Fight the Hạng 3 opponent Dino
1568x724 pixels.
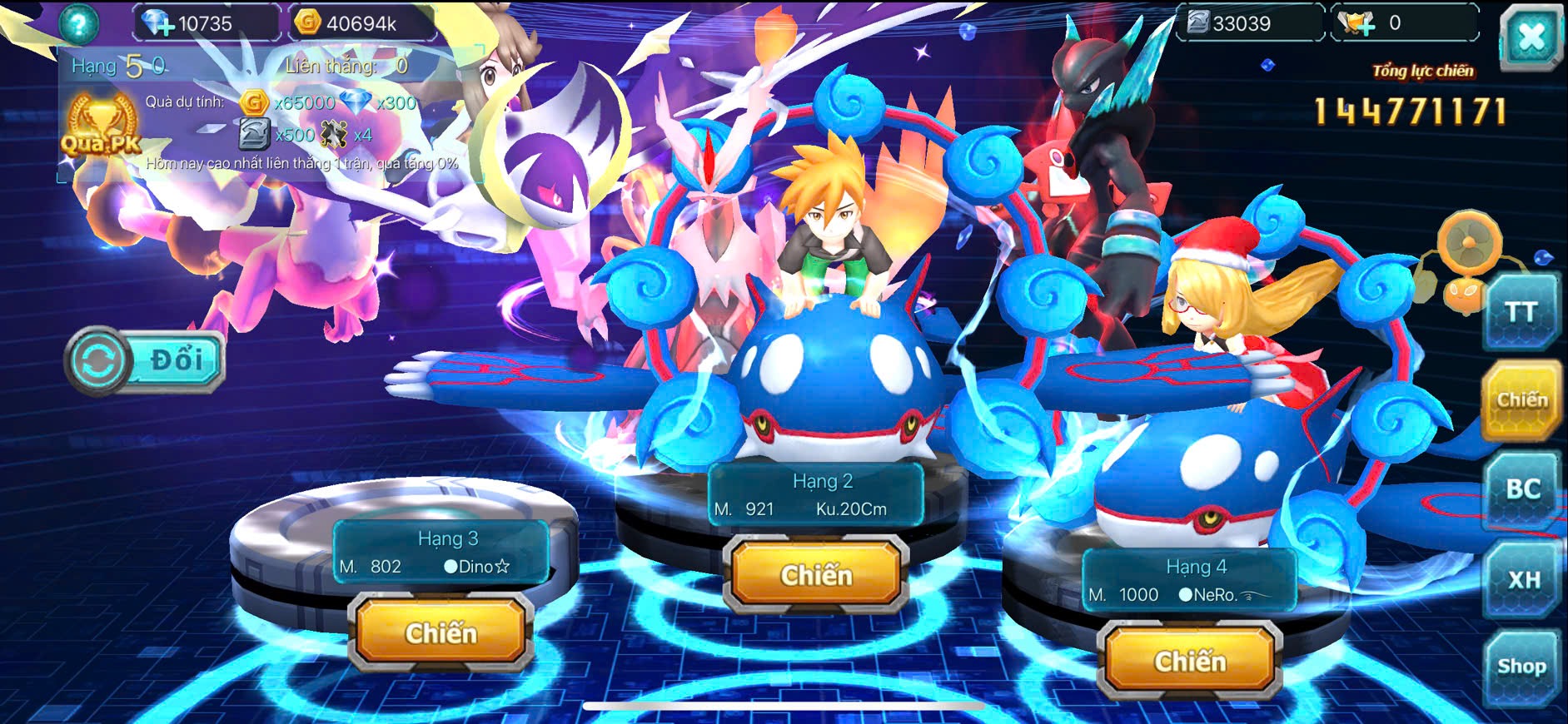[441, 634]
